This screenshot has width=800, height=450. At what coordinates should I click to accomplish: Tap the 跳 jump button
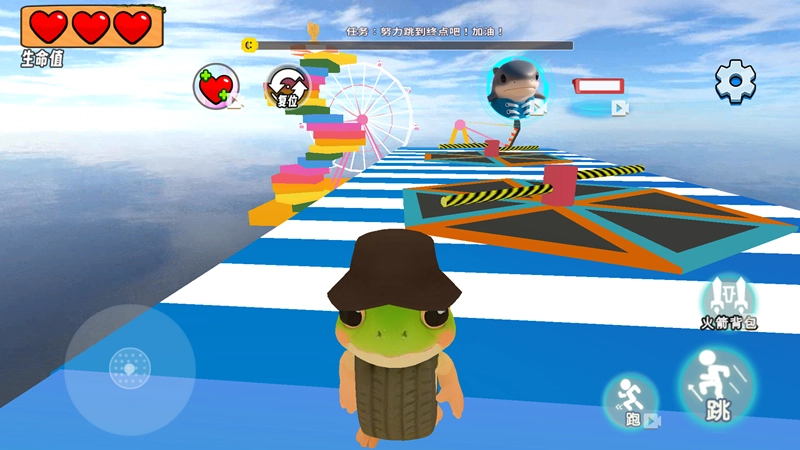[x=716, y=388]
